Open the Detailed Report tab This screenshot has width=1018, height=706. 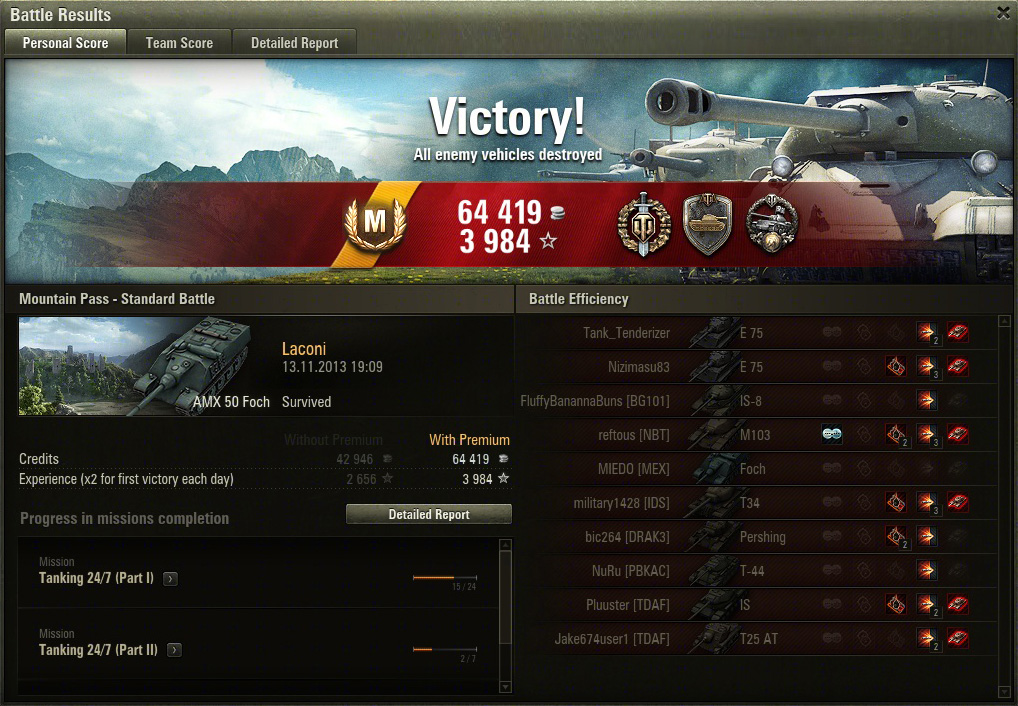click(x=294, y=43)
